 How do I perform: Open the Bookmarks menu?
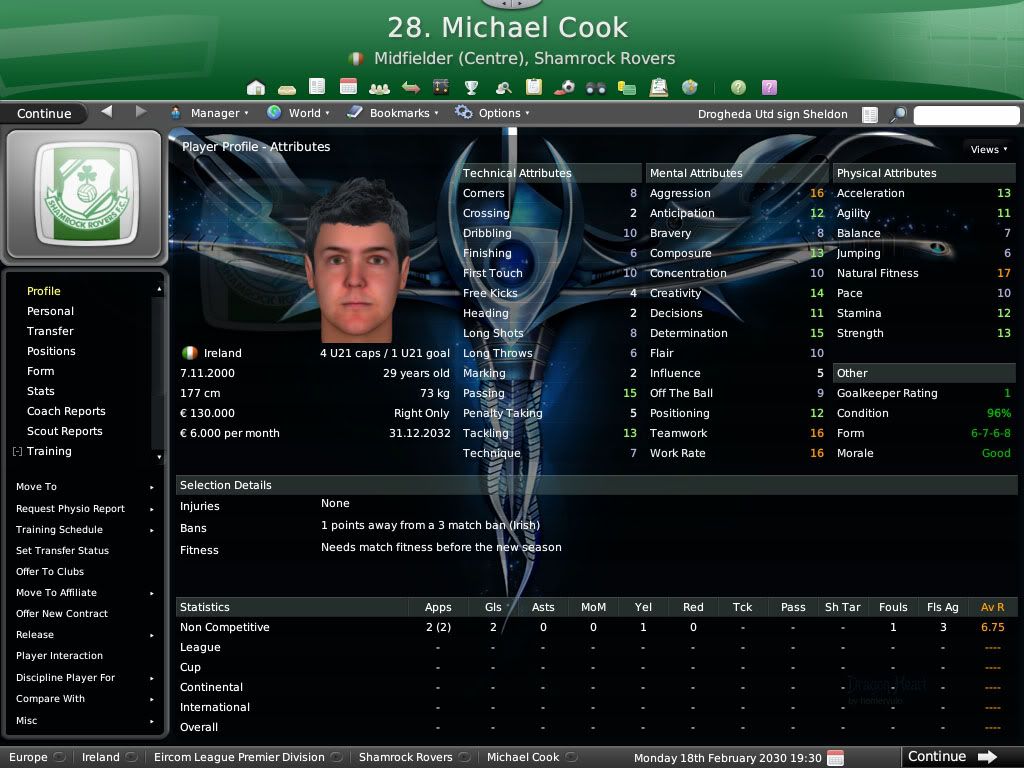398,113
